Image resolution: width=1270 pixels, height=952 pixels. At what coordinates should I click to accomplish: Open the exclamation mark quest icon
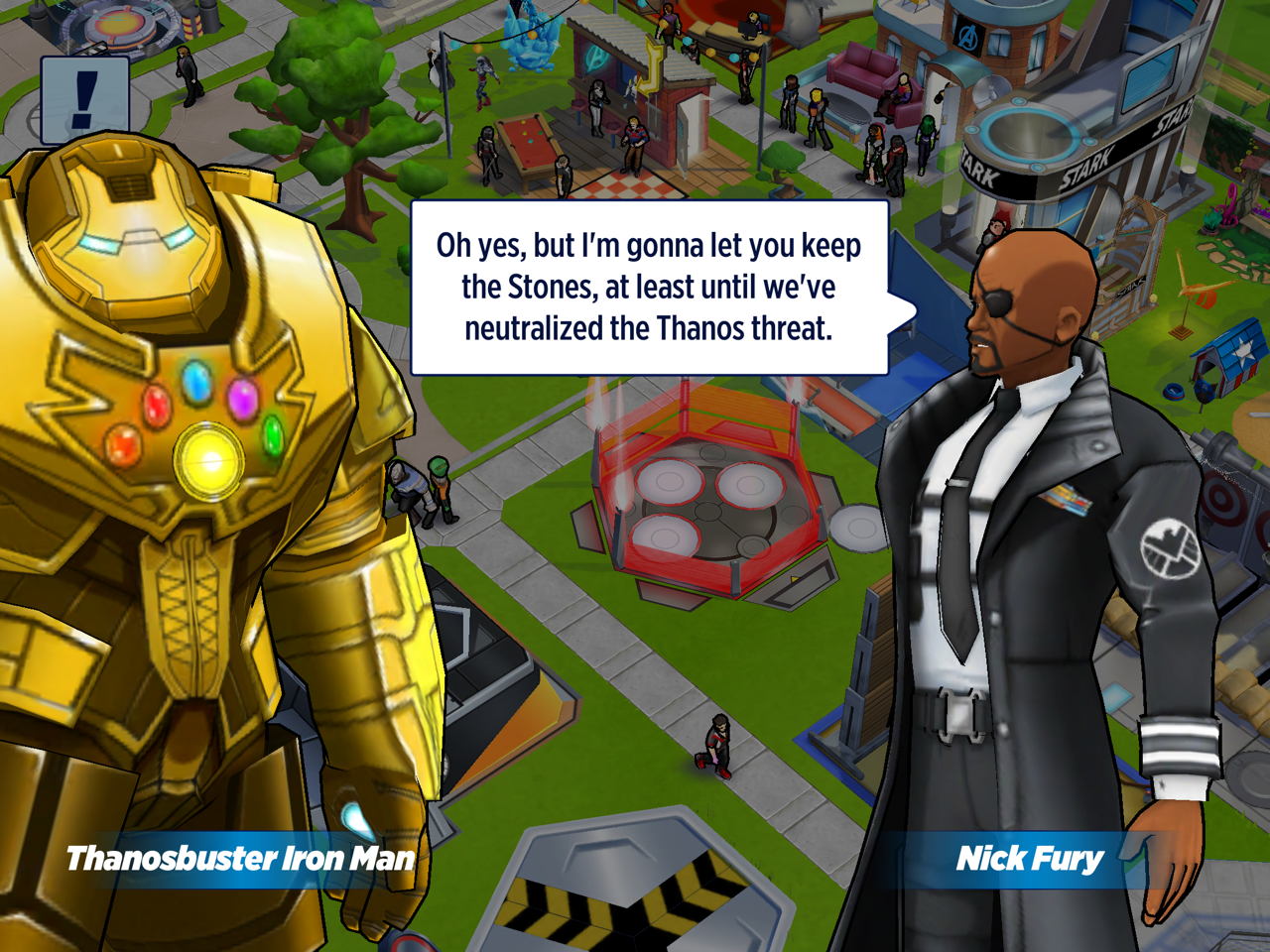point(85,99)
